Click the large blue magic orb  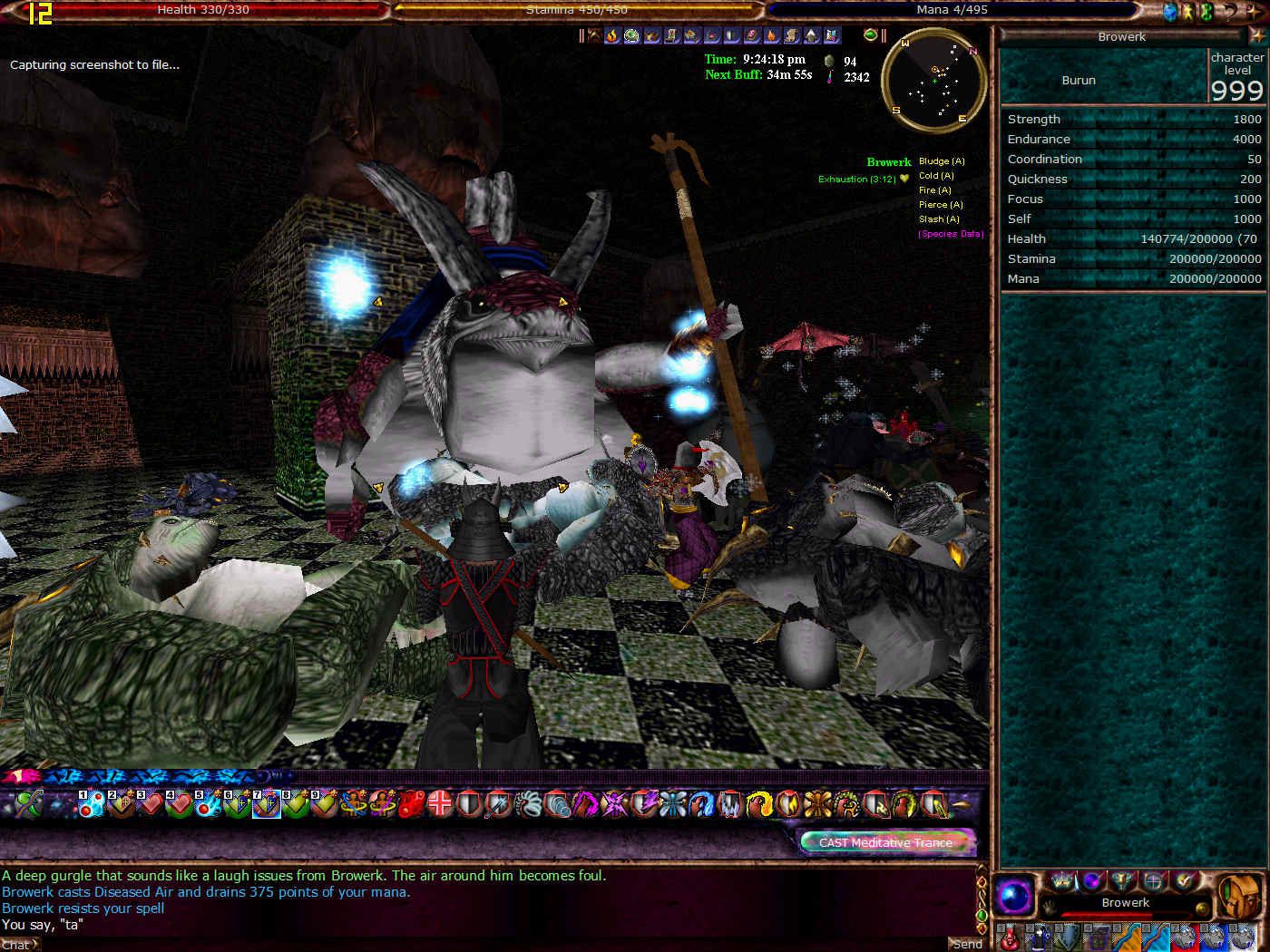tap(1015, 897)
